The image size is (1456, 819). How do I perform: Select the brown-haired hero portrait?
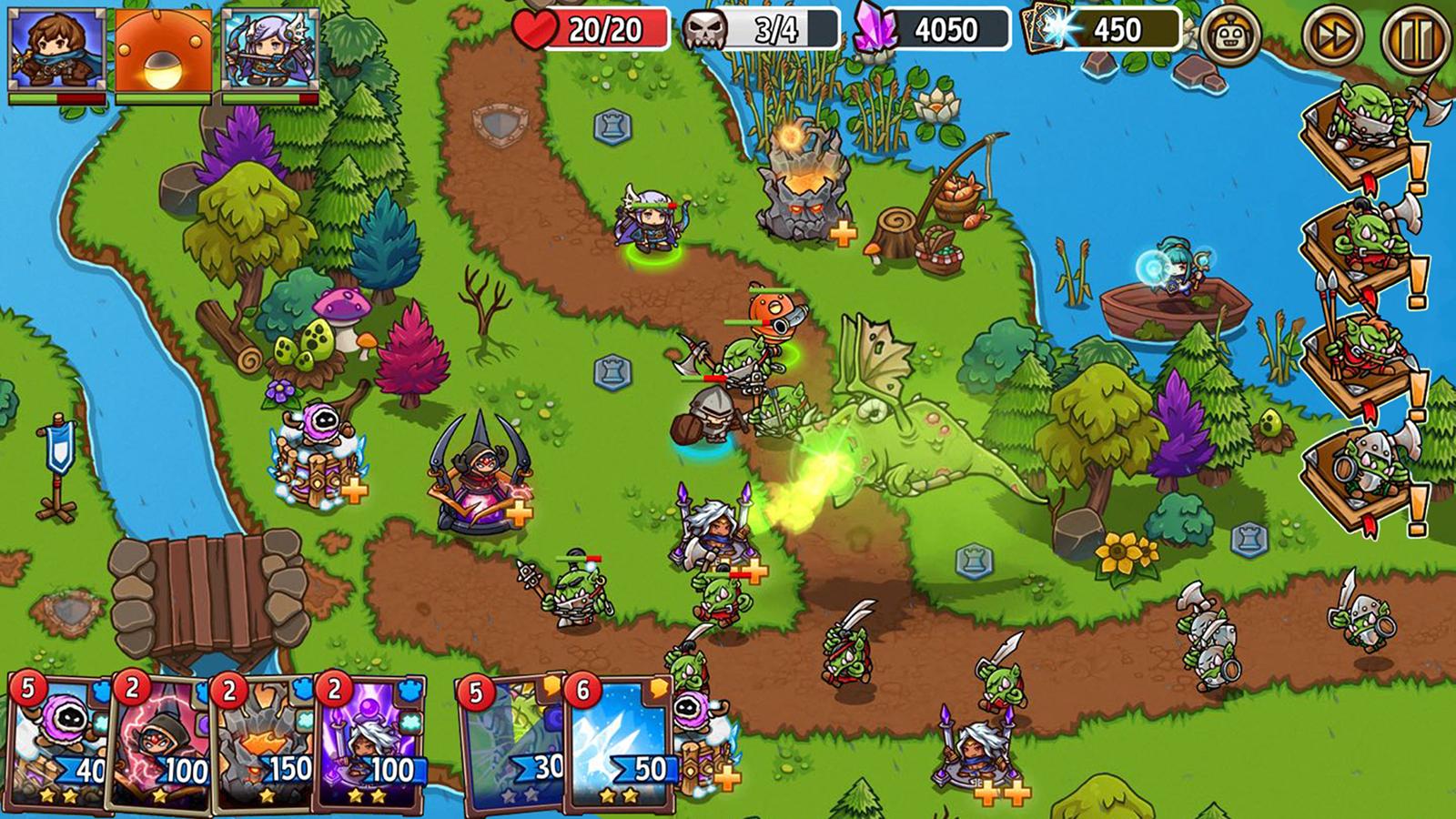pyautogui.click(x=56, y=49)
